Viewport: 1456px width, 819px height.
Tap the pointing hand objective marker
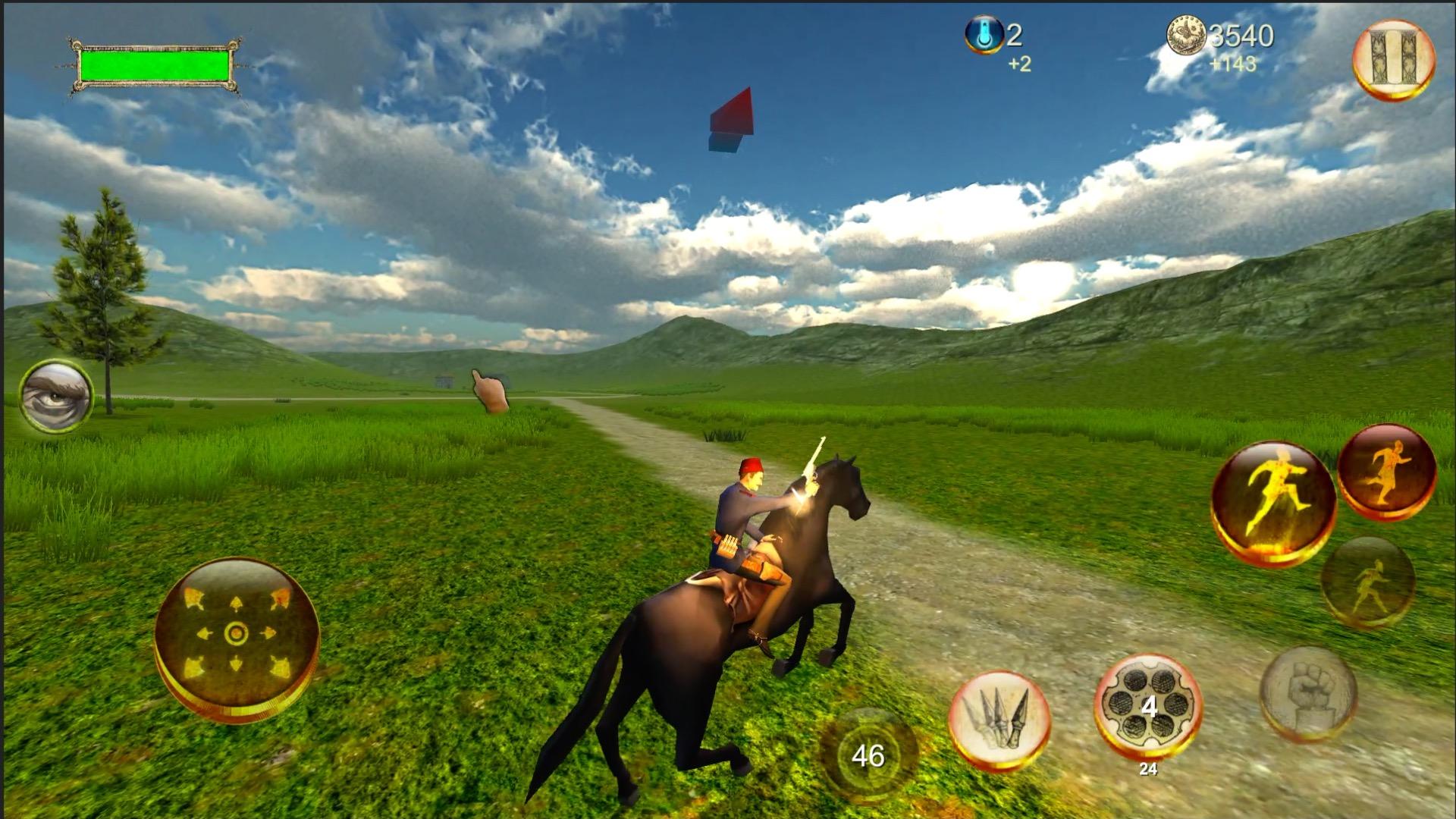pyautogui.click(x=489, y=391)
